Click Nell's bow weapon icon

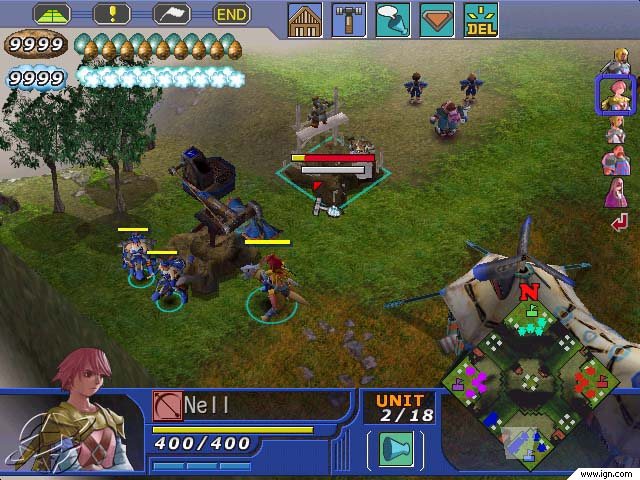(165, 404)
